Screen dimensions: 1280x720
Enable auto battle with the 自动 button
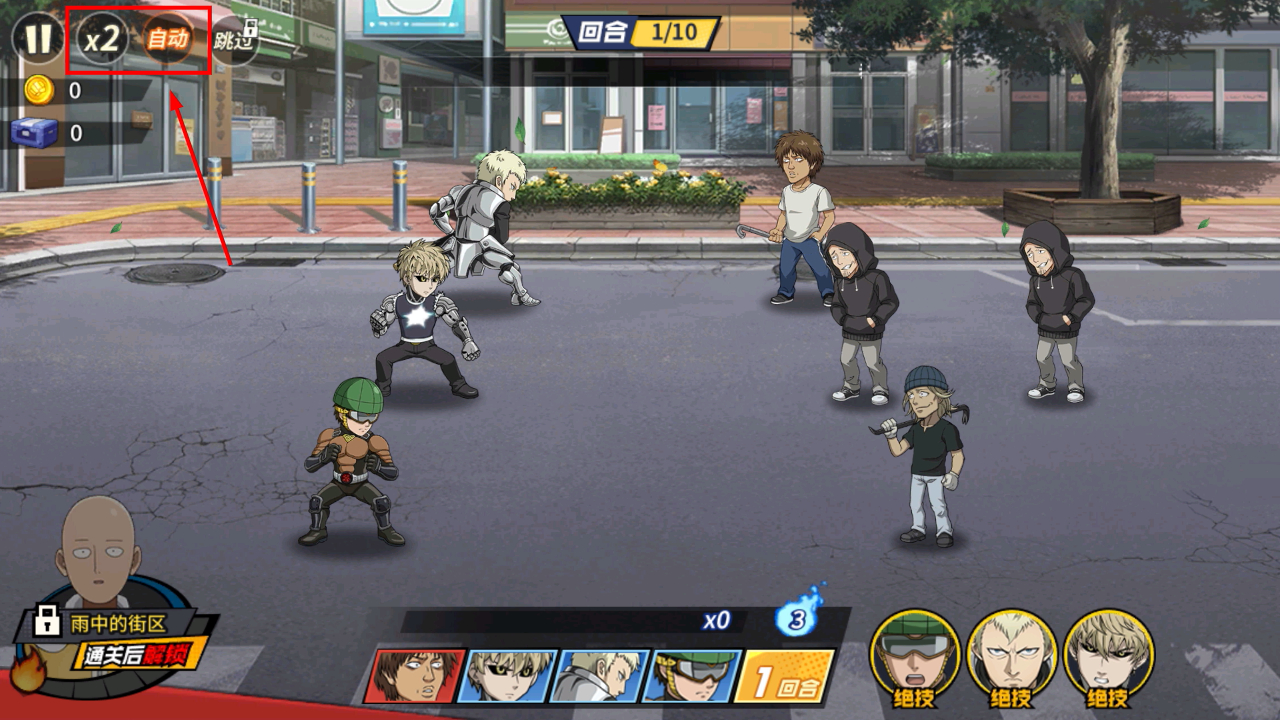click(x=167, y=40)
